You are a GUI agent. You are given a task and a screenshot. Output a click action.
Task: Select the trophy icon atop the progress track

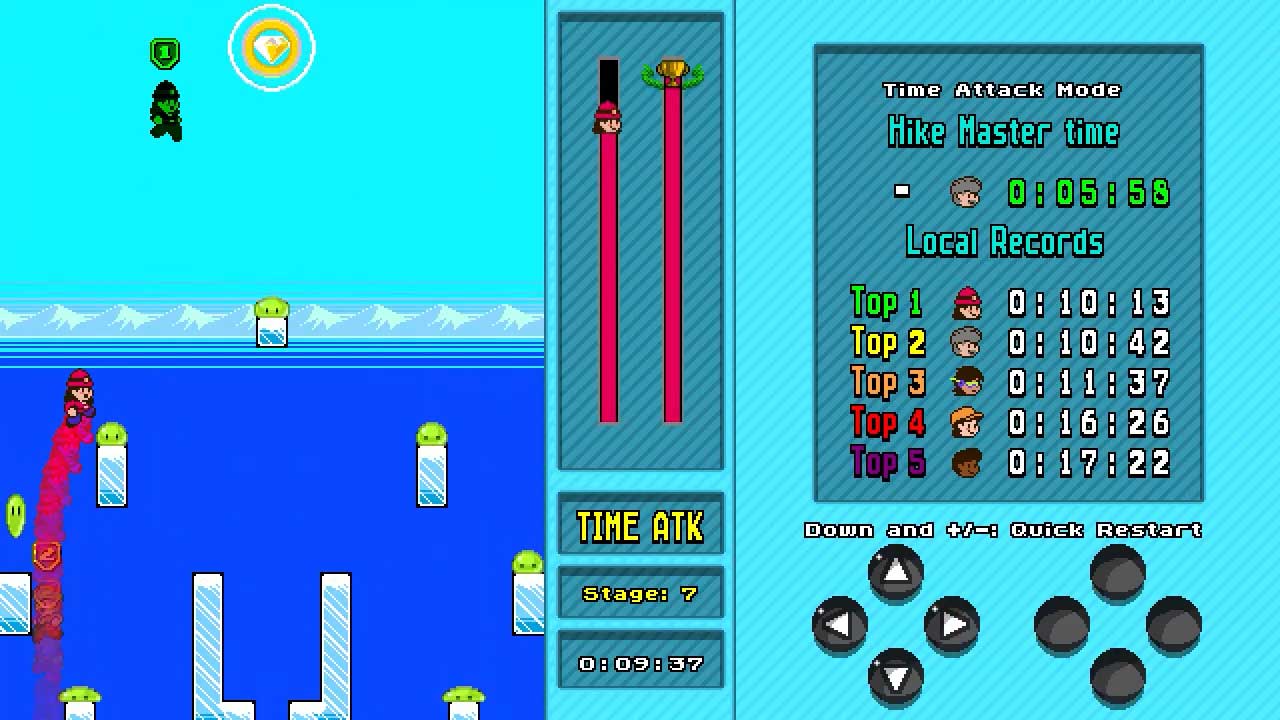(x=674, y=68)
